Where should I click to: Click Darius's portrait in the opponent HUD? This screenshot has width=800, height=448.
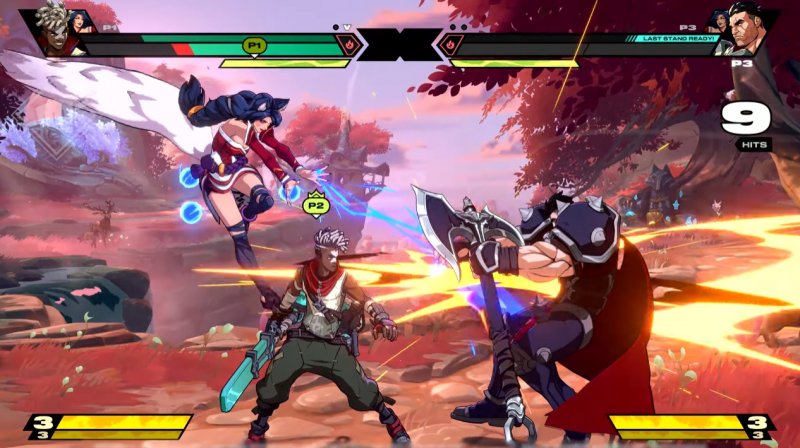coord(748,32)
